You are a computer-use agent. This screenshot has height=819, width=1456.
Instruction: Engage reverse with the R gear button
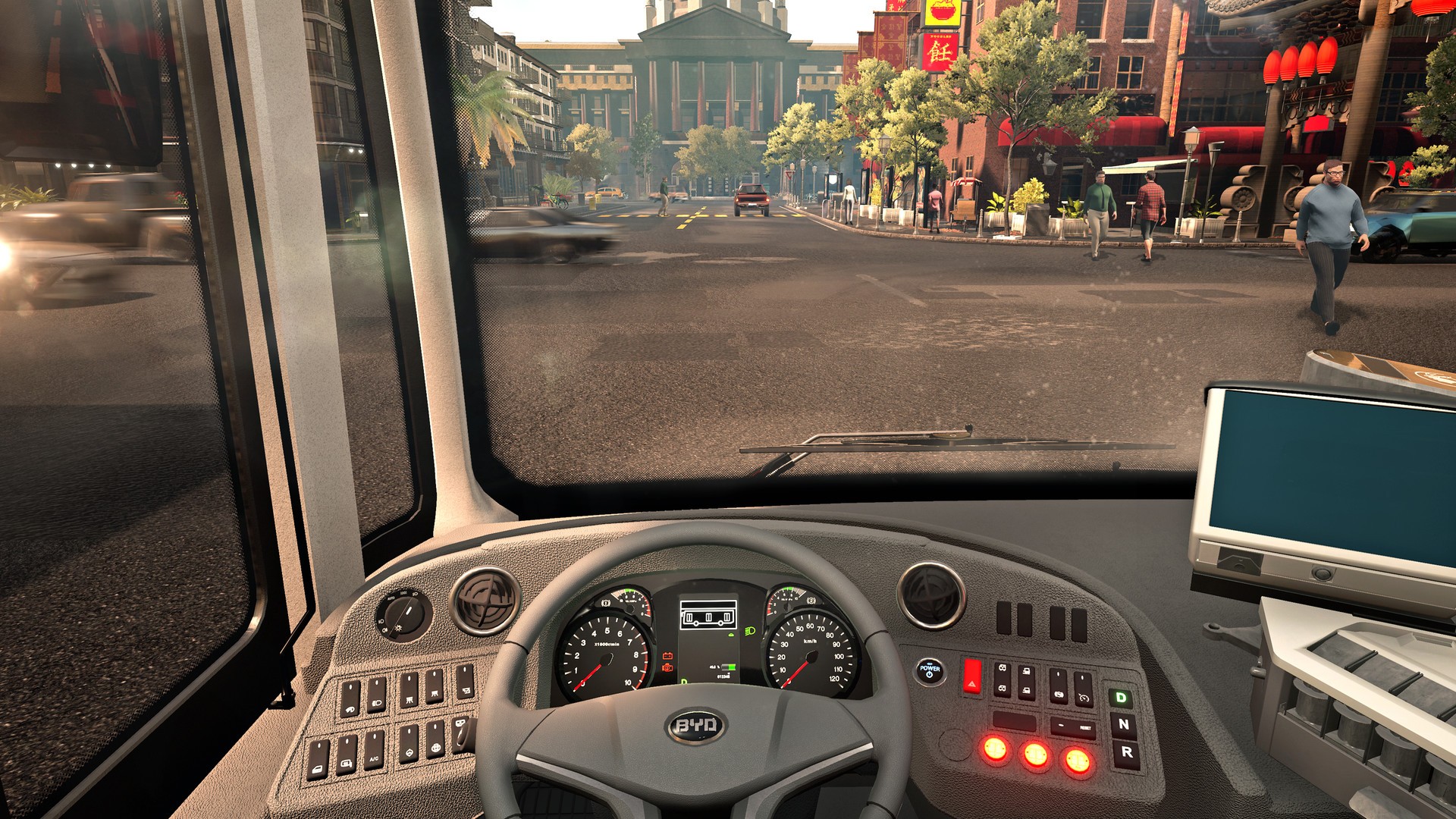pos(1126,752)
